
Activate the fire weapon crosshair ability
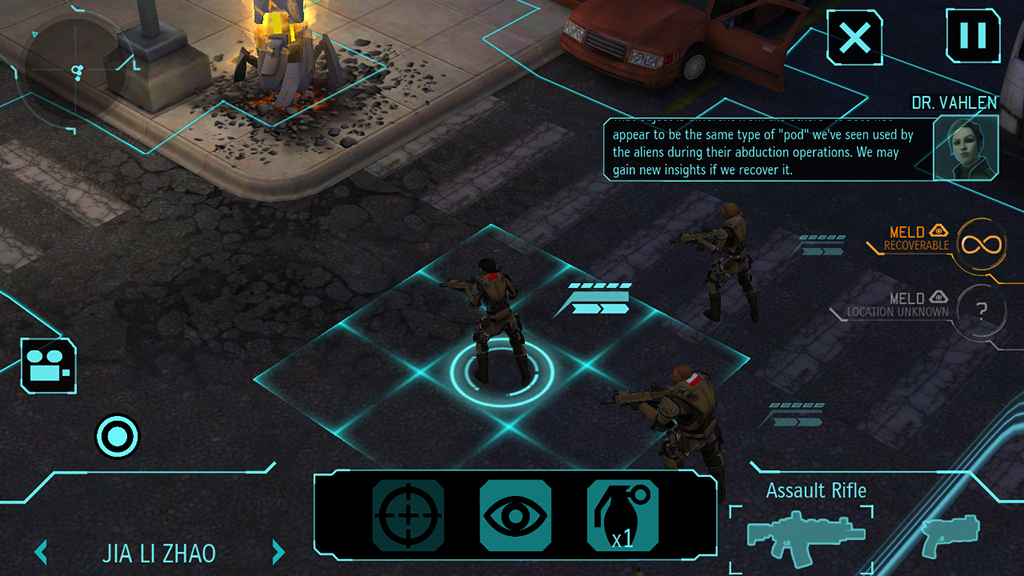[x=408, y=515]
